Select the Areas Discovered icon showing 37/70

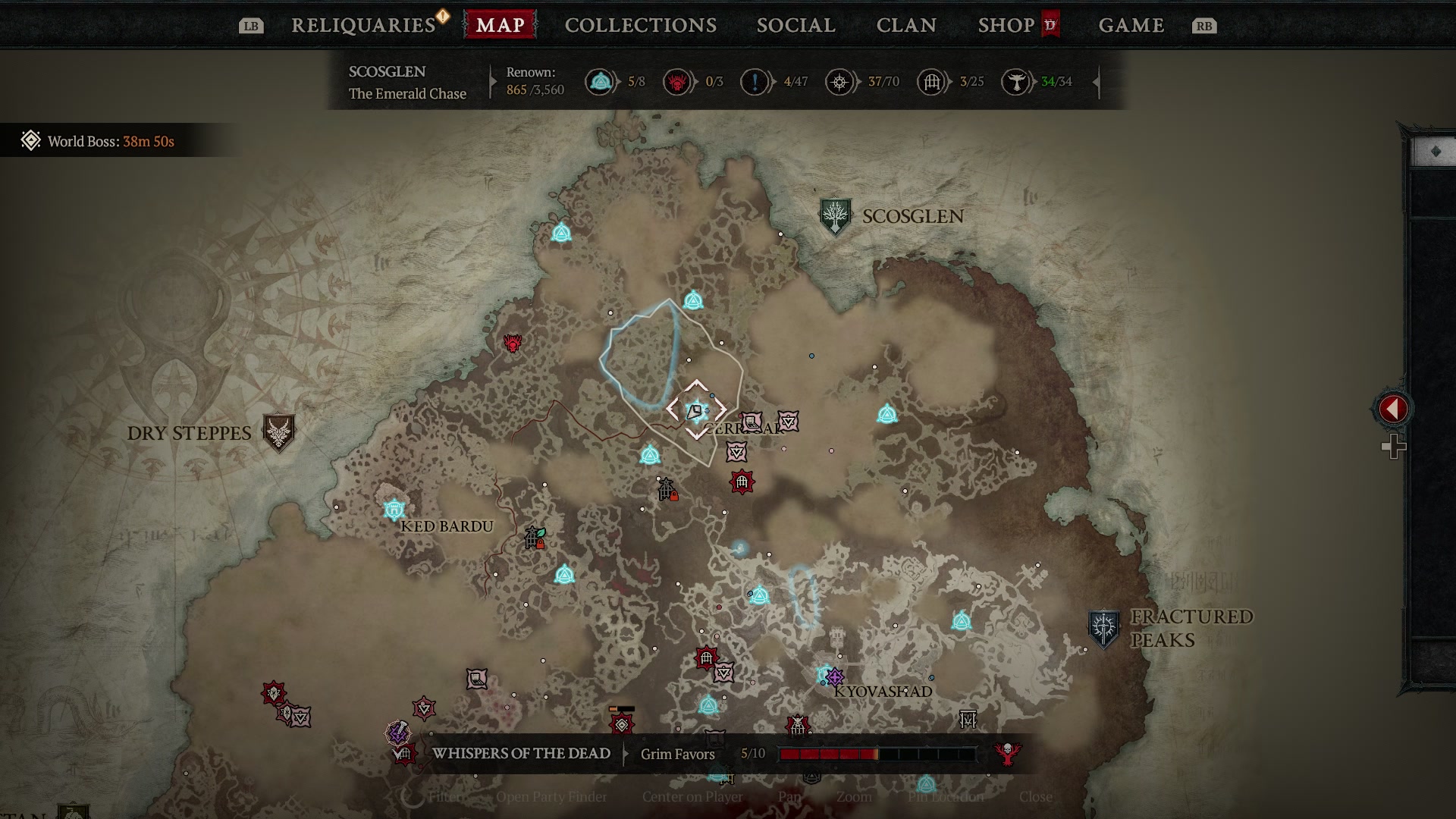840,82
